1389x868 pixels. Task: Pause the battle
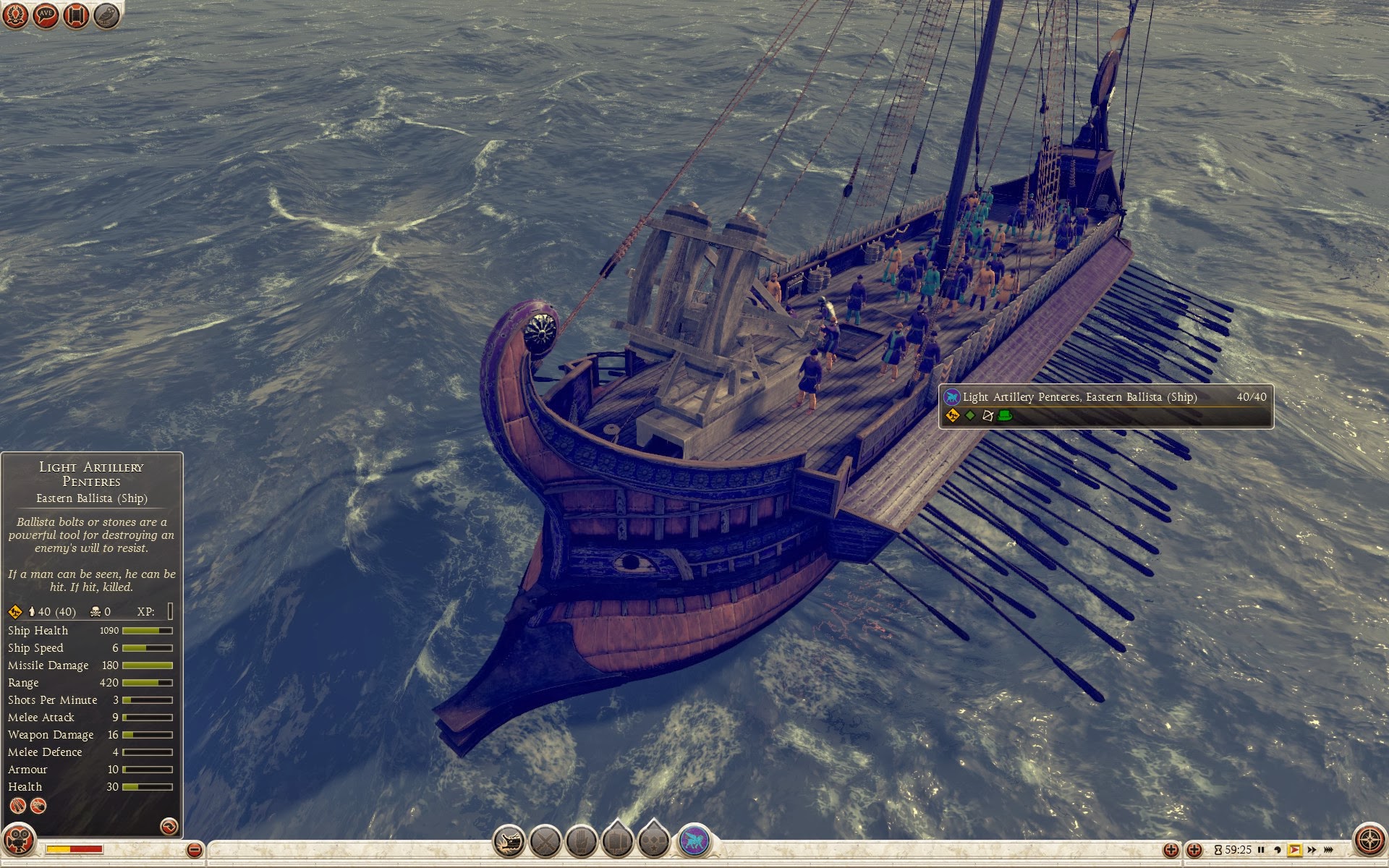[x=1261, y=850]
